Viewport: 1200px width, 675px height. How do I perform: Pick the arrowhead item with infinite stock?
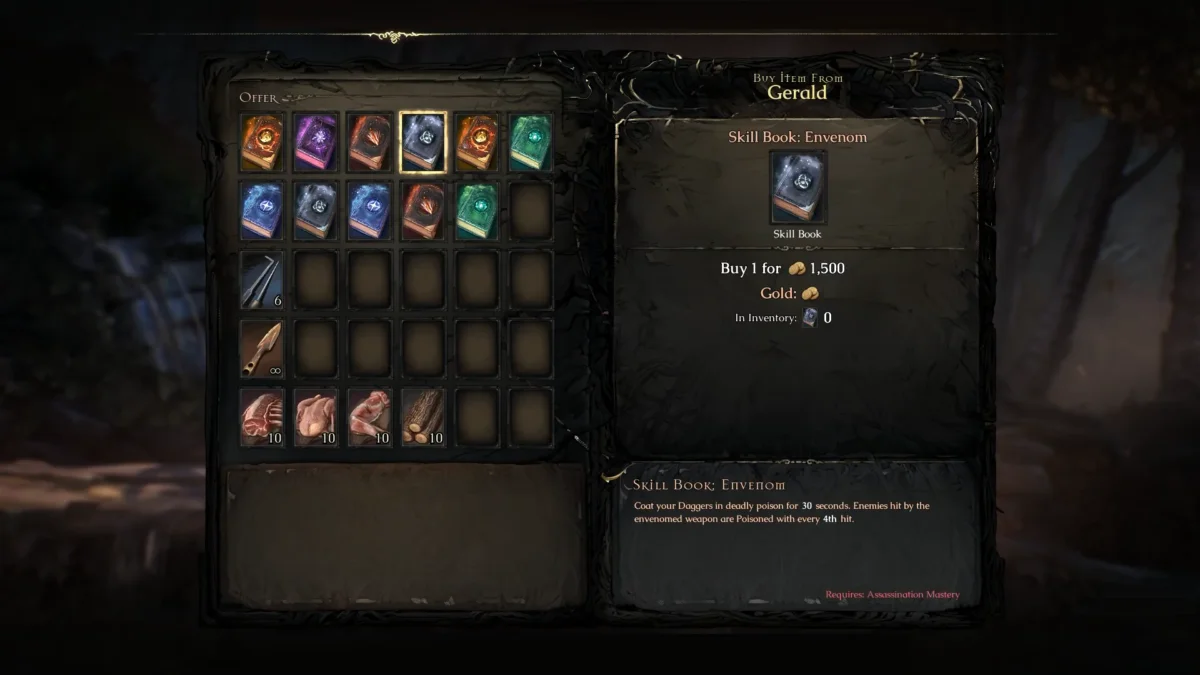click(261, 348)
